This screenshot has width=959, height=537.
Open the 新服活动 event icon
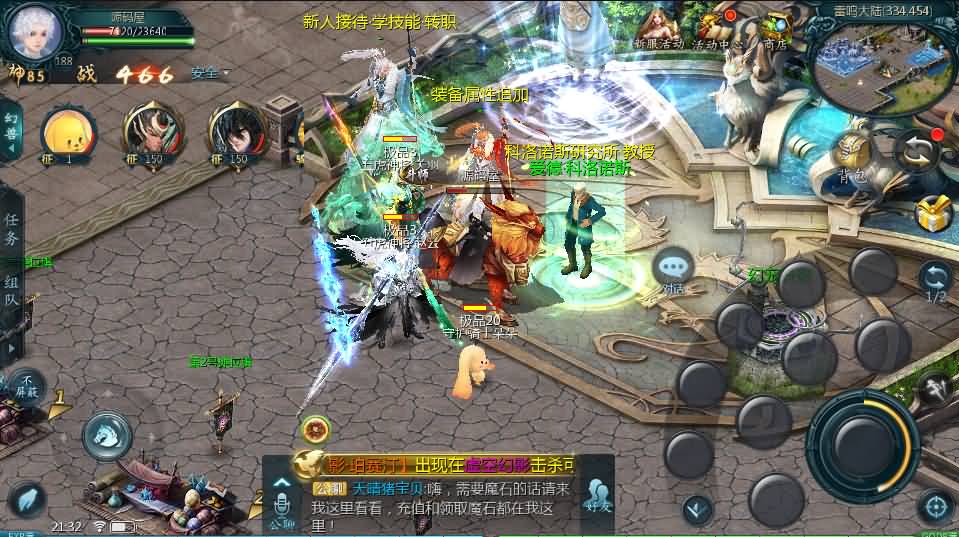pyautogui.click(x=658, y=28)
